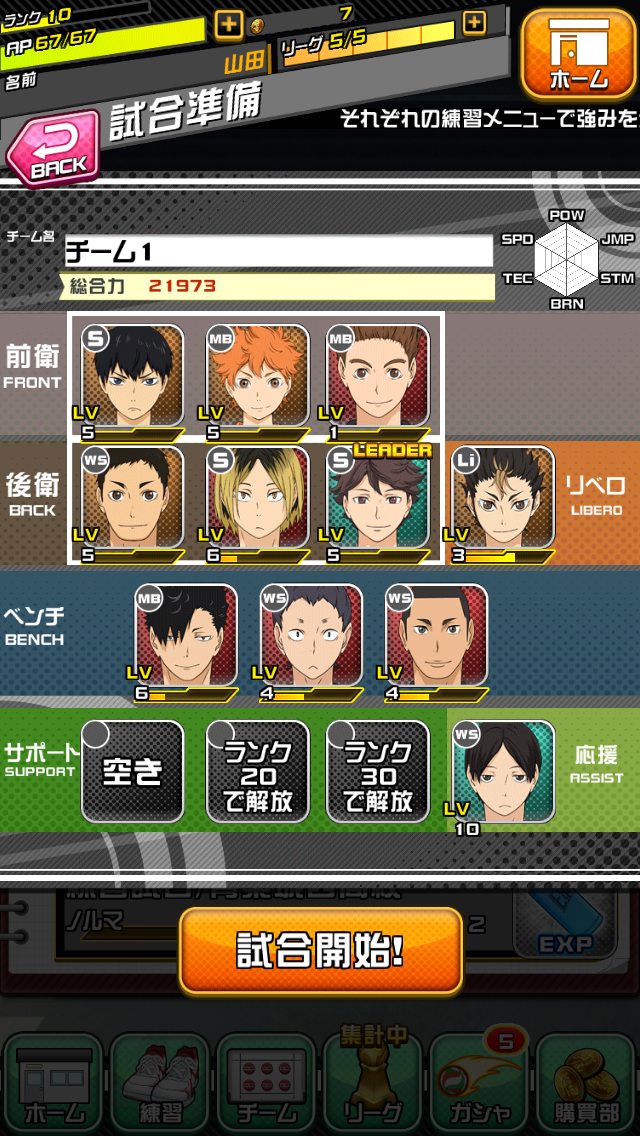
Task: Start the match with 試合開始!
Action: pyautogui.click(x=321, y=950)
